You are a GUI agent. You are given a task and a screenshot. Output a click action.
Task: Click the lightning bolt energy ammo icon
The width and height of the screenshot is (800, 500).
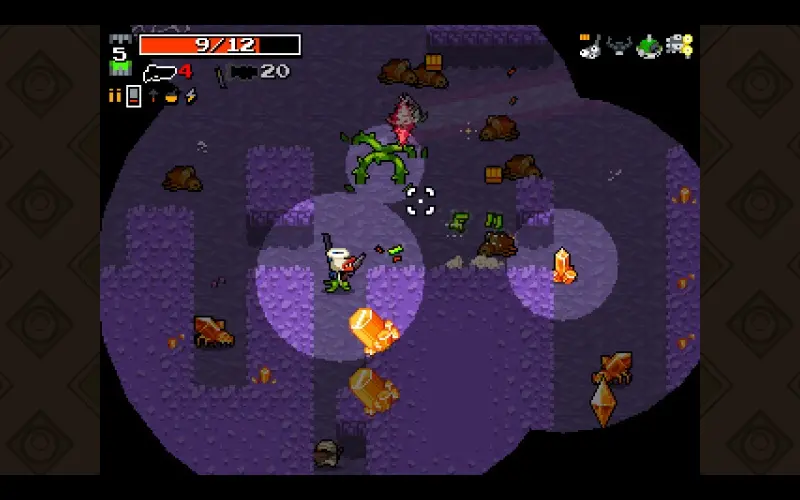tap(190, 97)
